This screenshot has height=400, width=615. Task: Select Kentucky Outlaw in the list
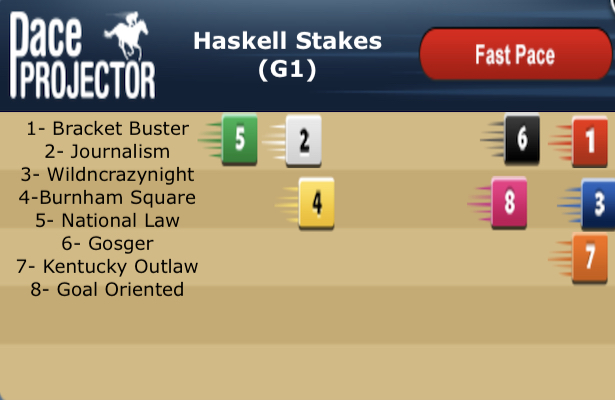pos(107,266)
